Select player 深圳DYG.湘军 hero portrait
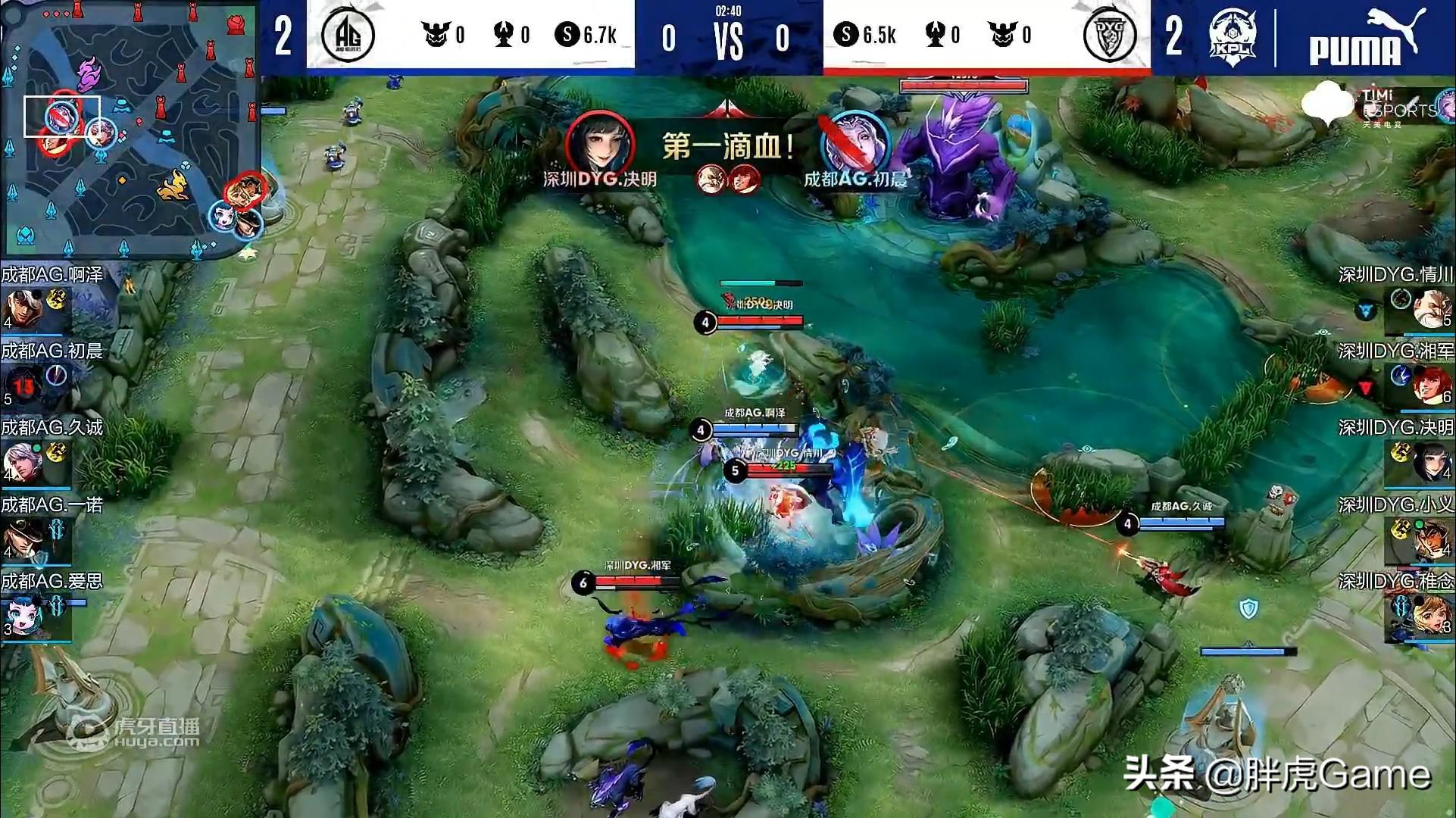 [x=1430, y=385]
